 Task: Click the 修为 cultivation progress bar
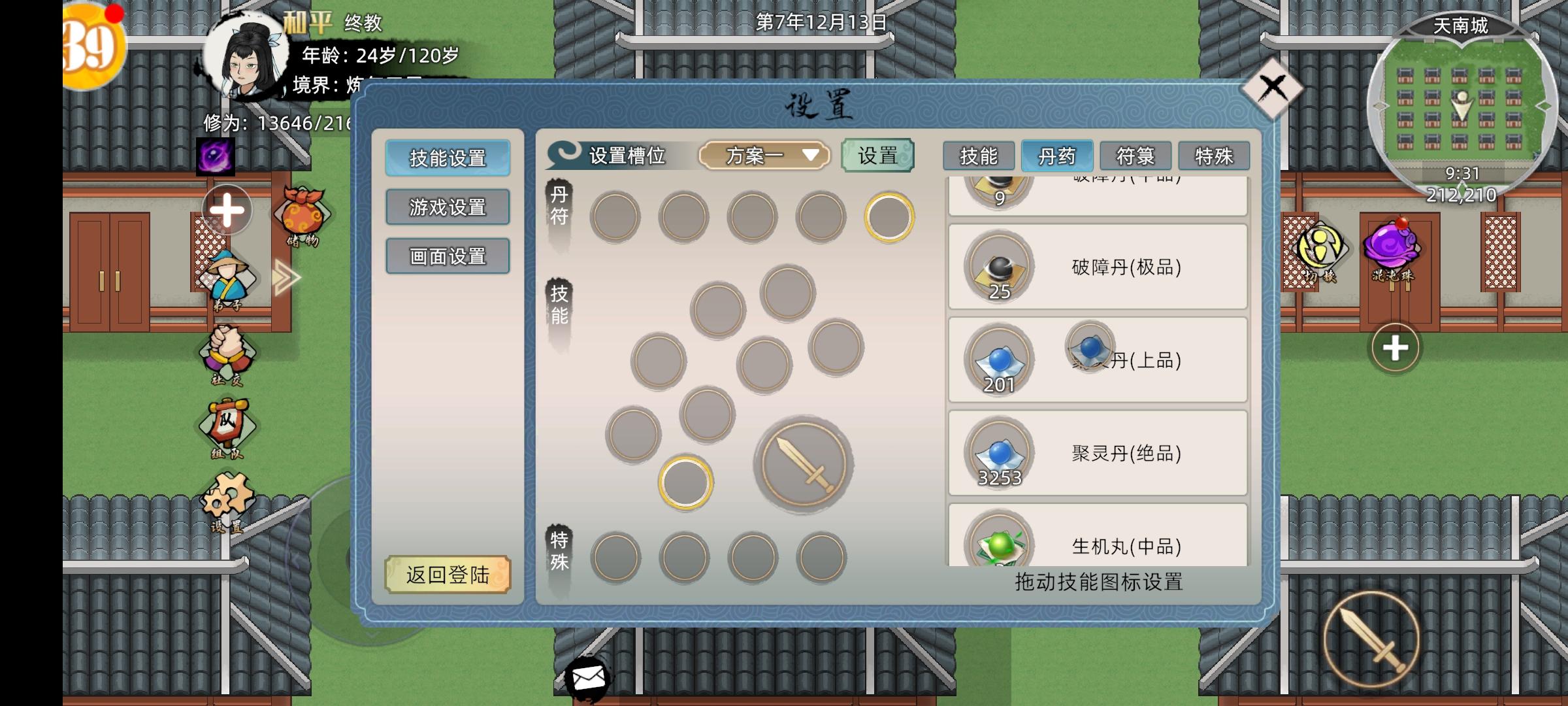pos(281,121)
